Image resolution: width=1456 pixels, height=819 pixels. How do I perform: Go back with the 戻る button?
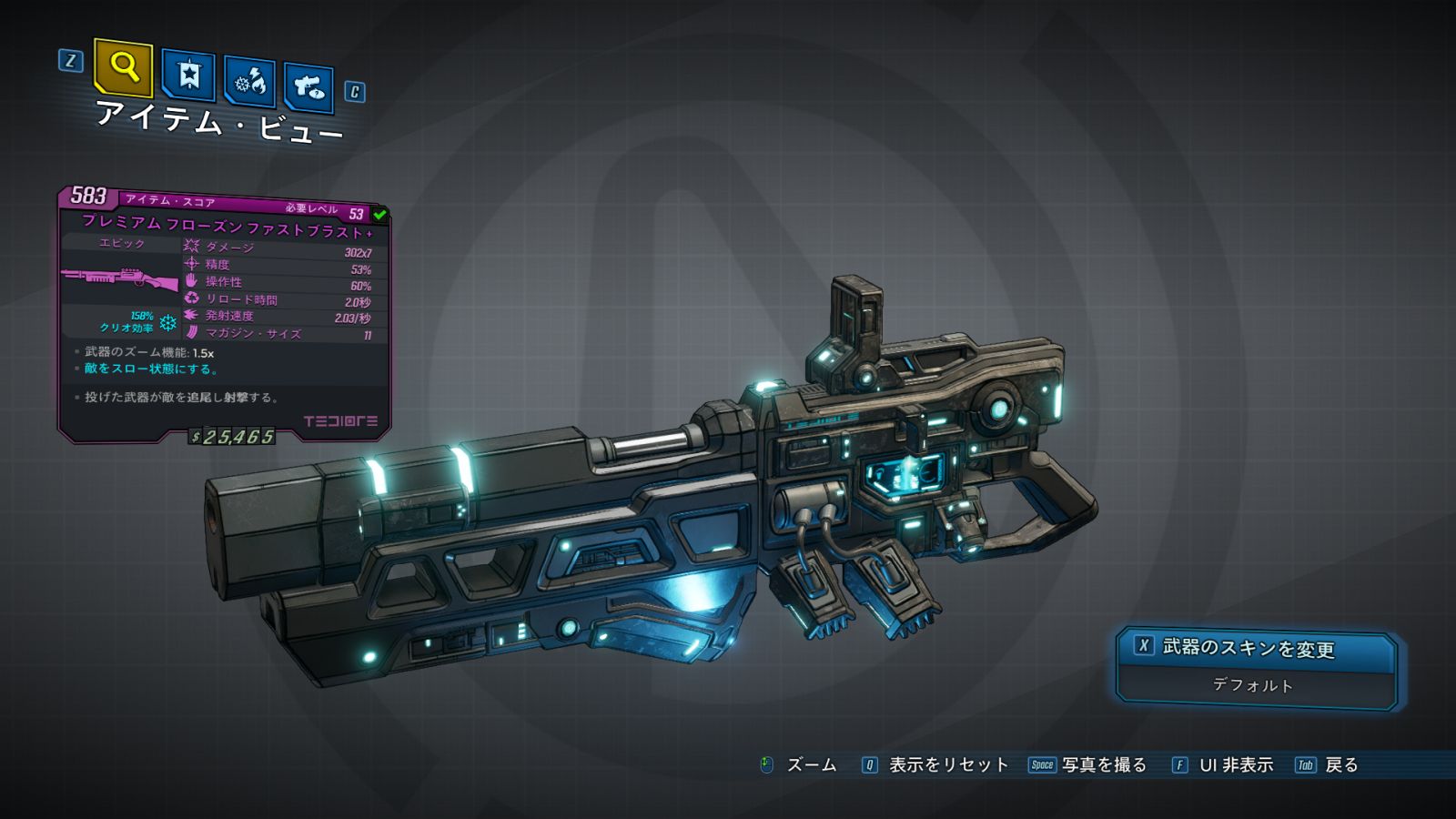point(1328,765)
